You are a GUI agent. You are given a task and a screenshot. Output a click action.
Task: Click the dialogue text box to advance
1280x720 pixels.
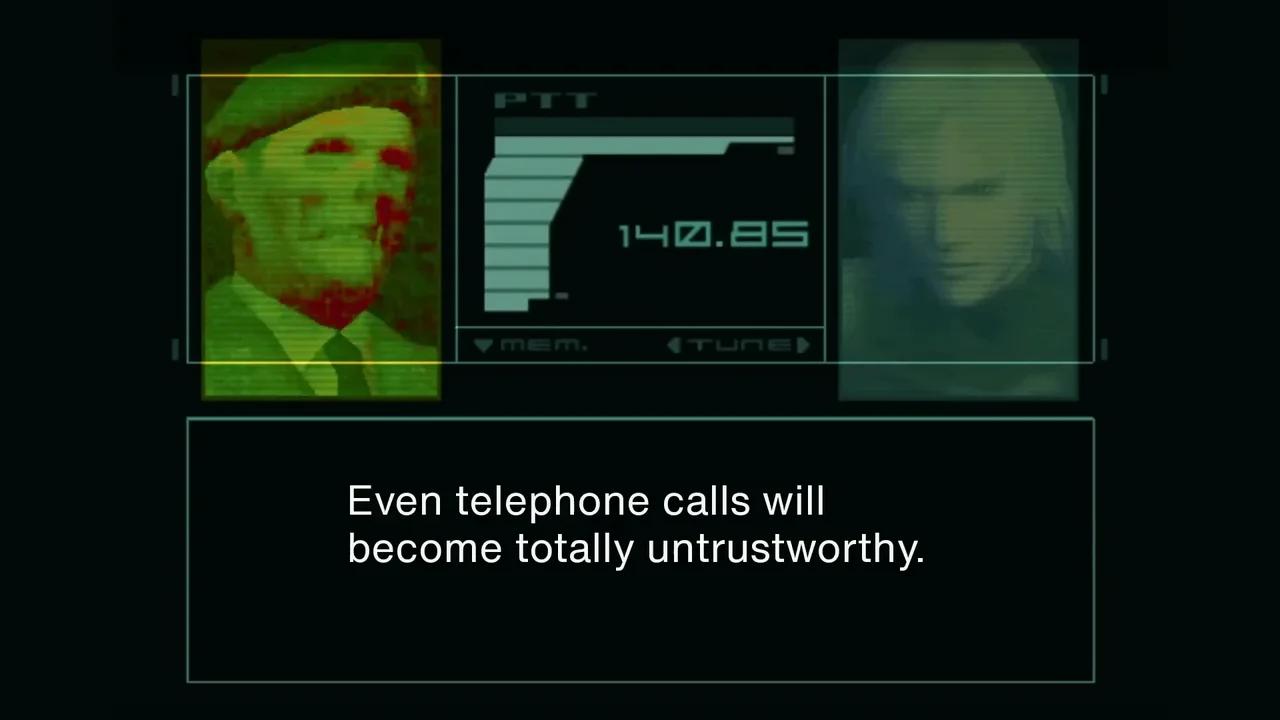coord(640,550)
